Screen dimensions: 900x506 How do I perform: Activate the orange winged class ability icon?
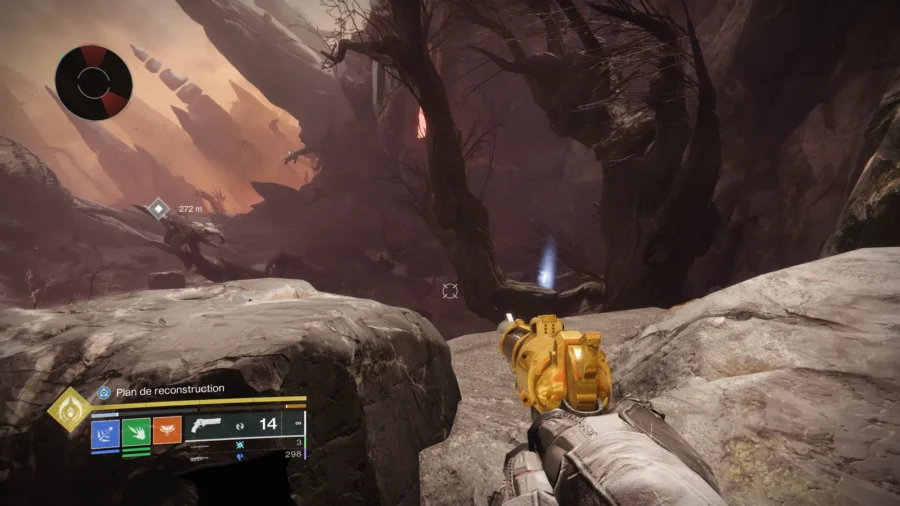click(167, 431)
